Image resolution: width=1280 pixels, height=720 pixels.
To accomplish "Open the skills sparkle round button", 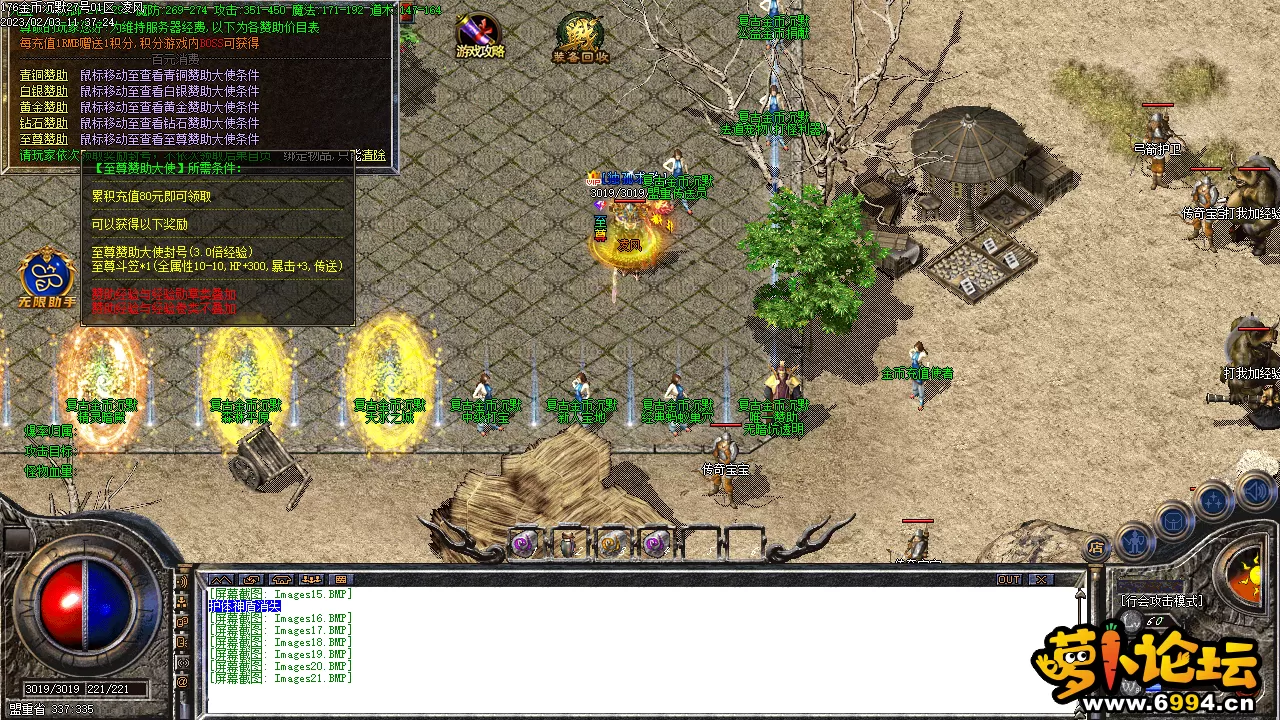I will 1213,500.
